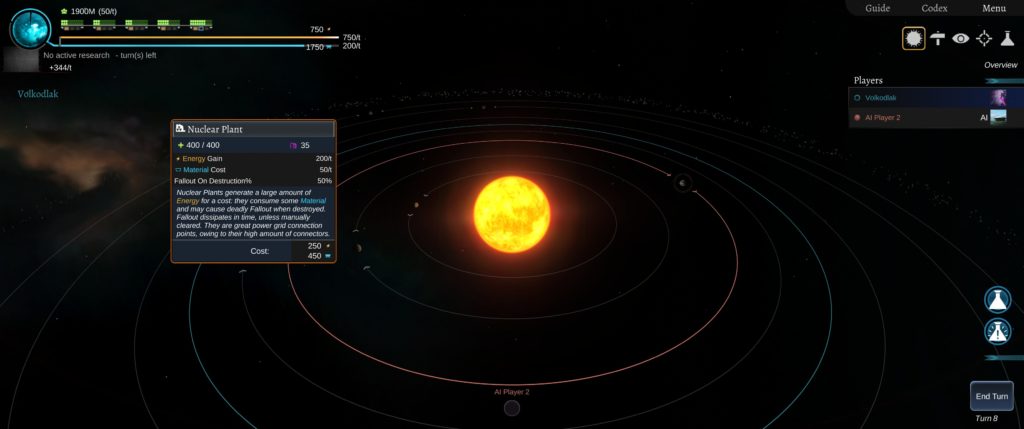Select the crosshair target icon

pos(984,38)
